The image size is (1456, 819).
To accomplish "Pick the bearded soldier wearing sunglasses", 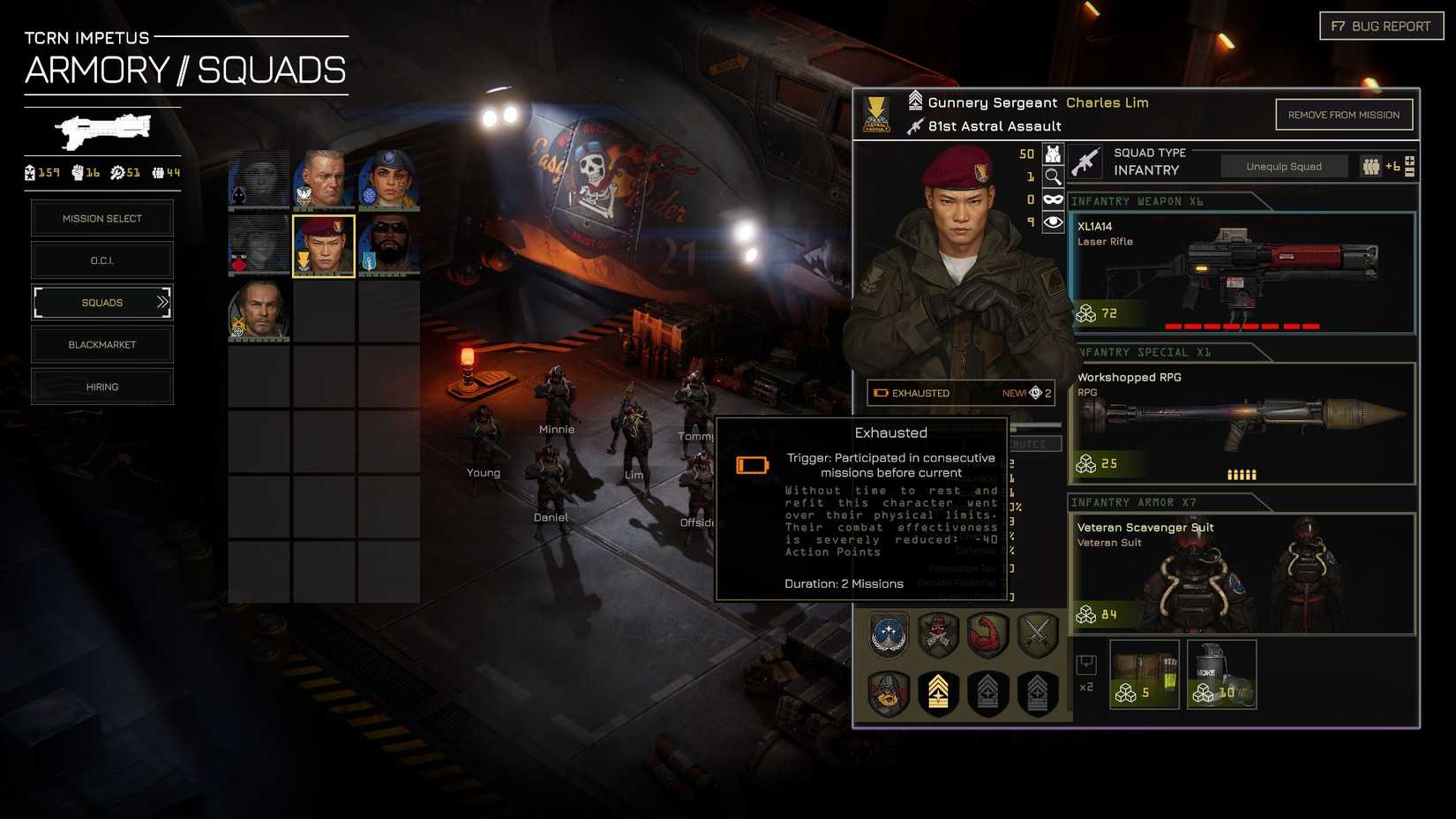I will click(389, 245).
